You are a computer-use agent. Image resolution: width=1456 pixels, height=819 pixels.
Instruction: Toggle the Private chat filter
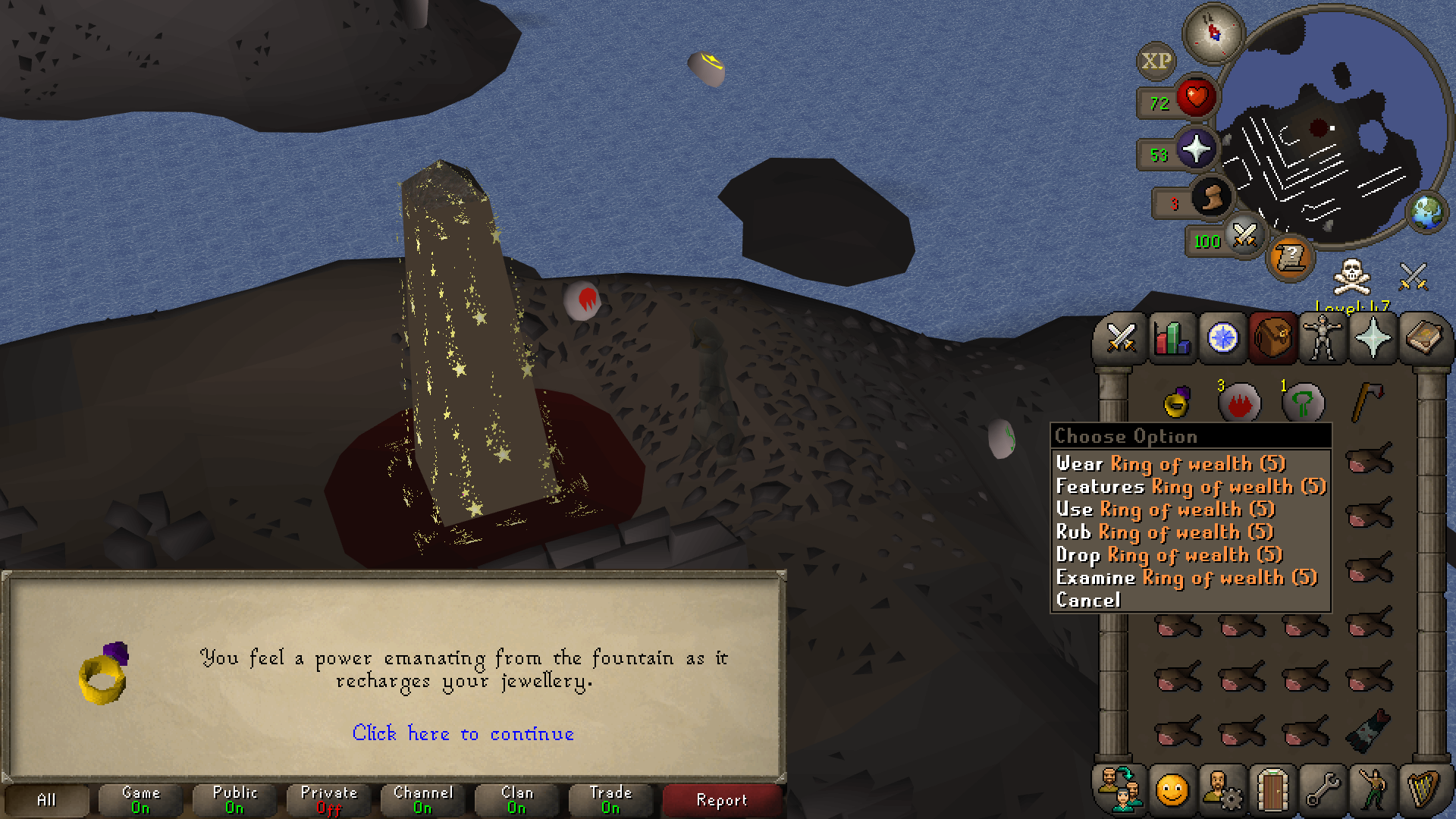tap(328, 800)
